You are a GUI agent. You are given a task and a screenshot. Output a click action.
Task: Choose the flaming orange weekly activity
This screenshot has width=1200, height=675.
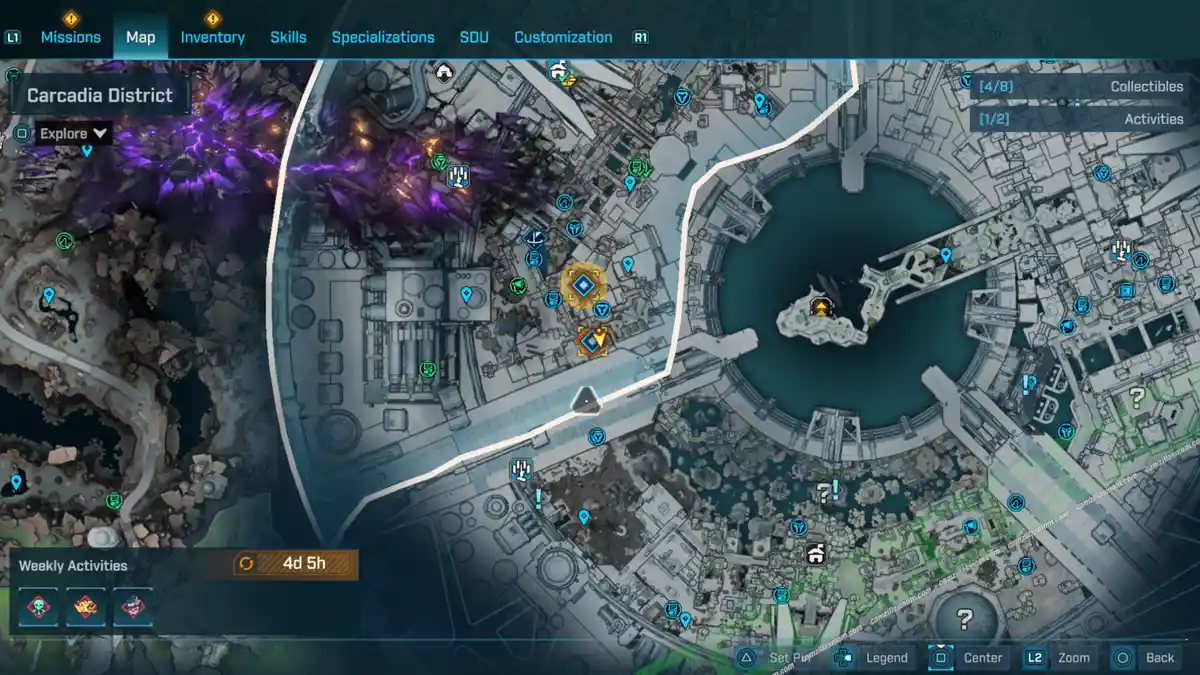[x=86, y=607]
